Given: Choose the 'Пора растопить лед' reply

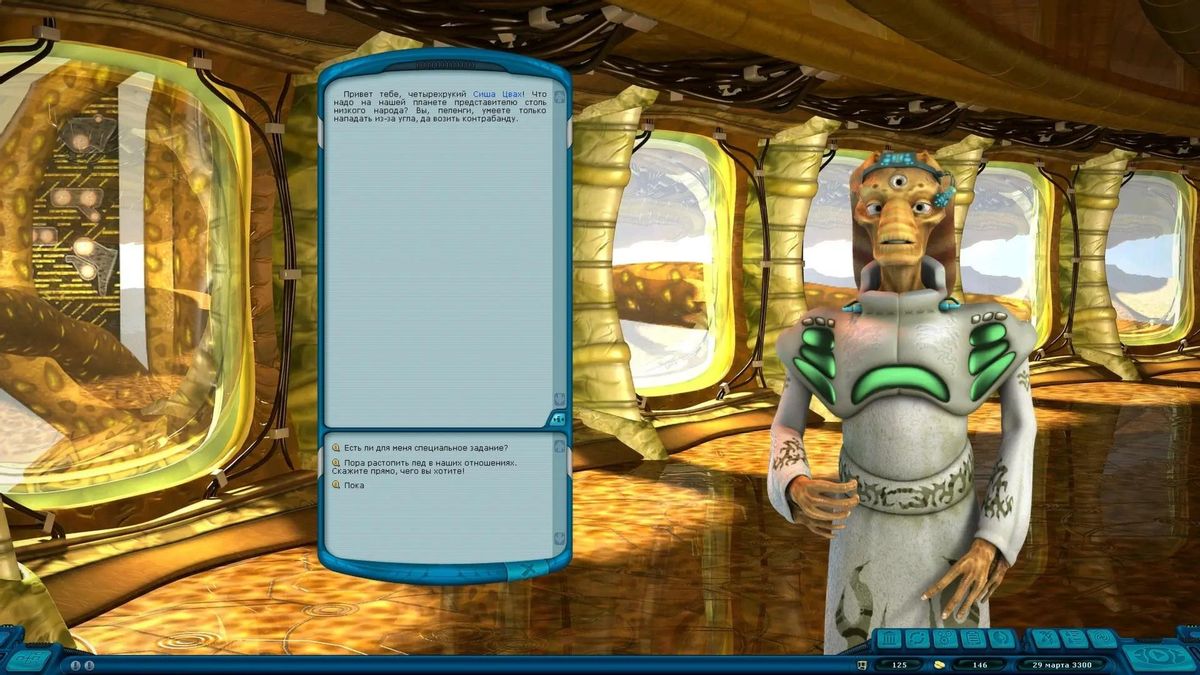Looking at the screenshot, I should (x=430, y=464).
